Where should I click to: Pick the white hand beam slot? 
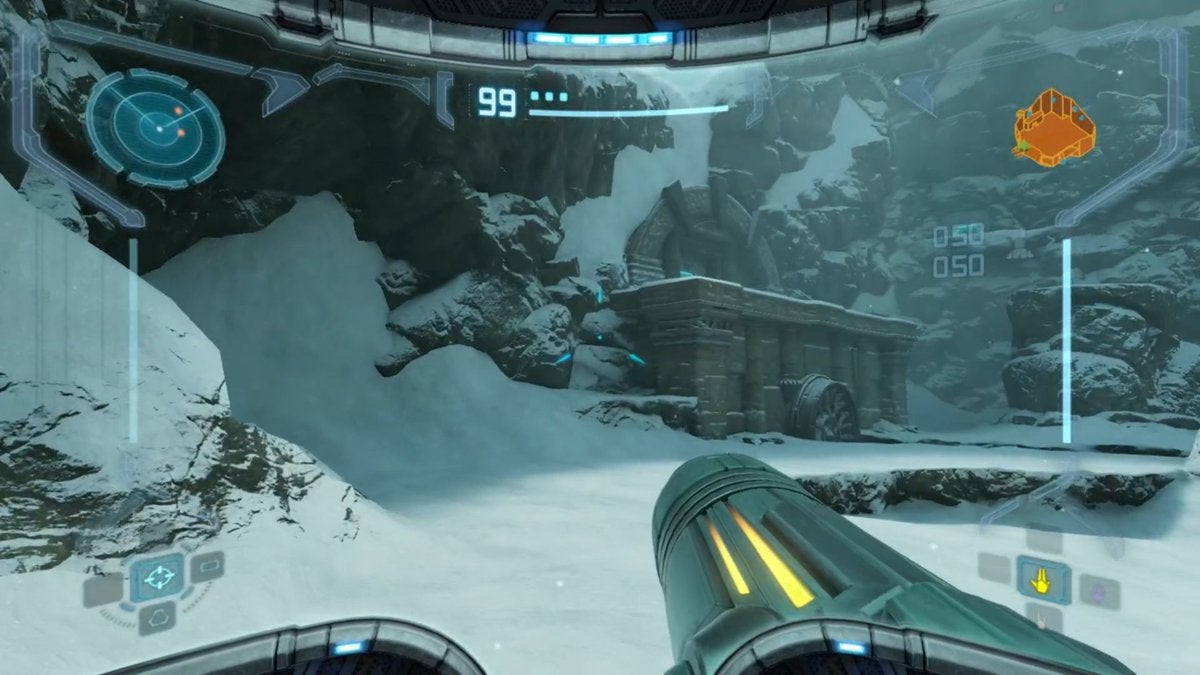[x=1043, y=621]
